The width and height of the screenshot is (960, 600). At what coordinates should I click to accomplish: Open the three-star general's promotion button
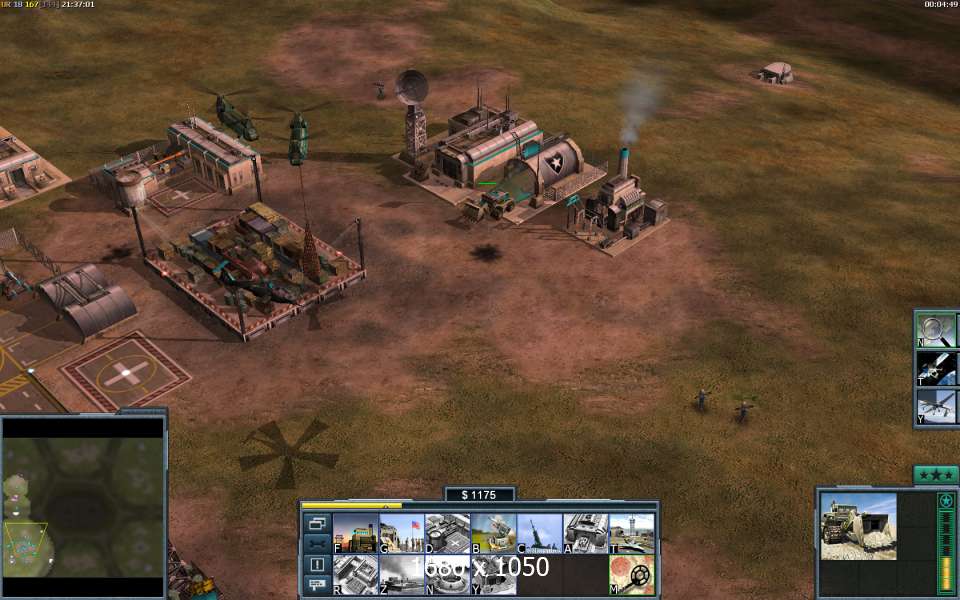point(936,474)
